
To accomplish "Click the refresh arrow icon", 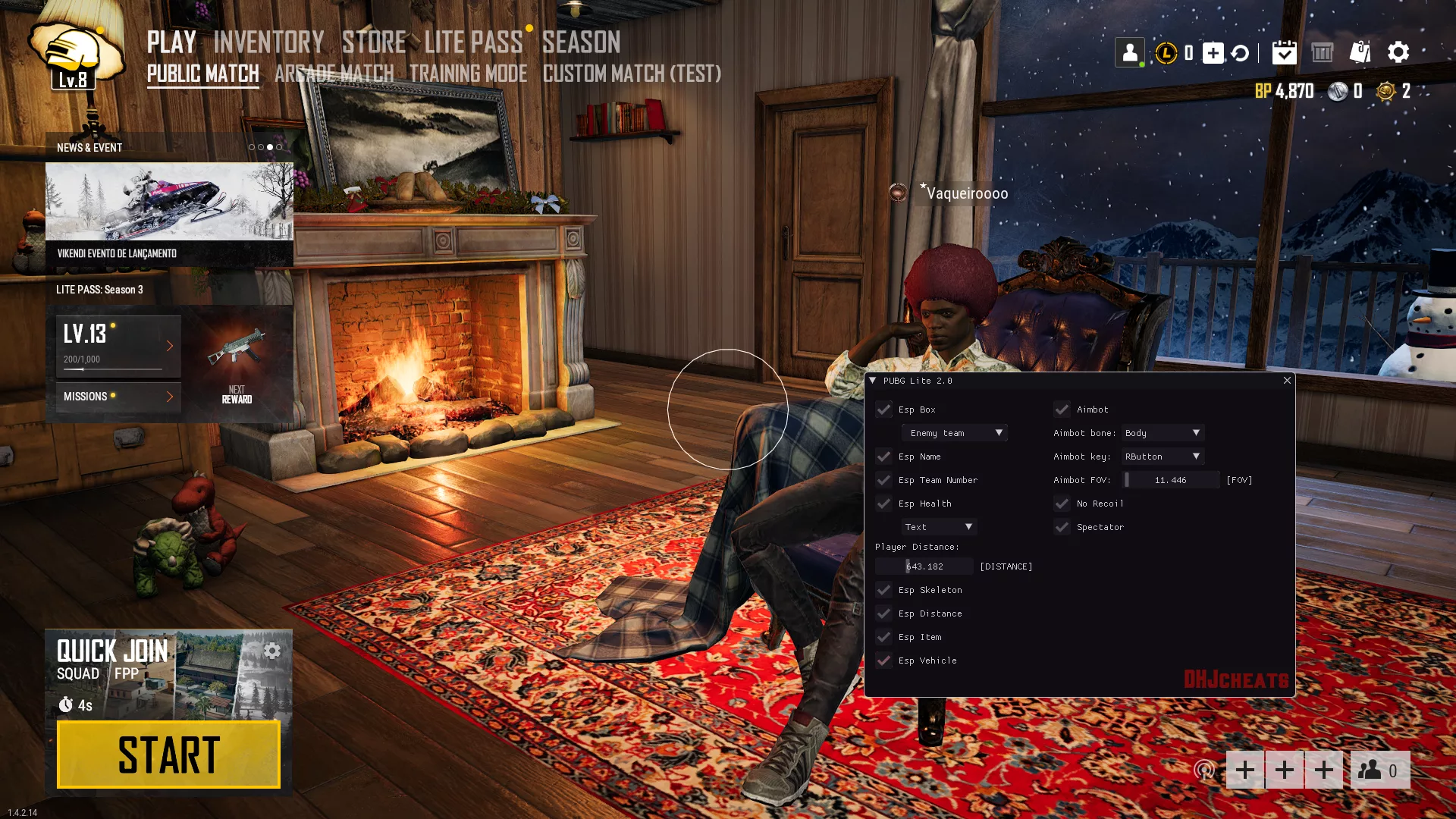I will click(1240, 53).
